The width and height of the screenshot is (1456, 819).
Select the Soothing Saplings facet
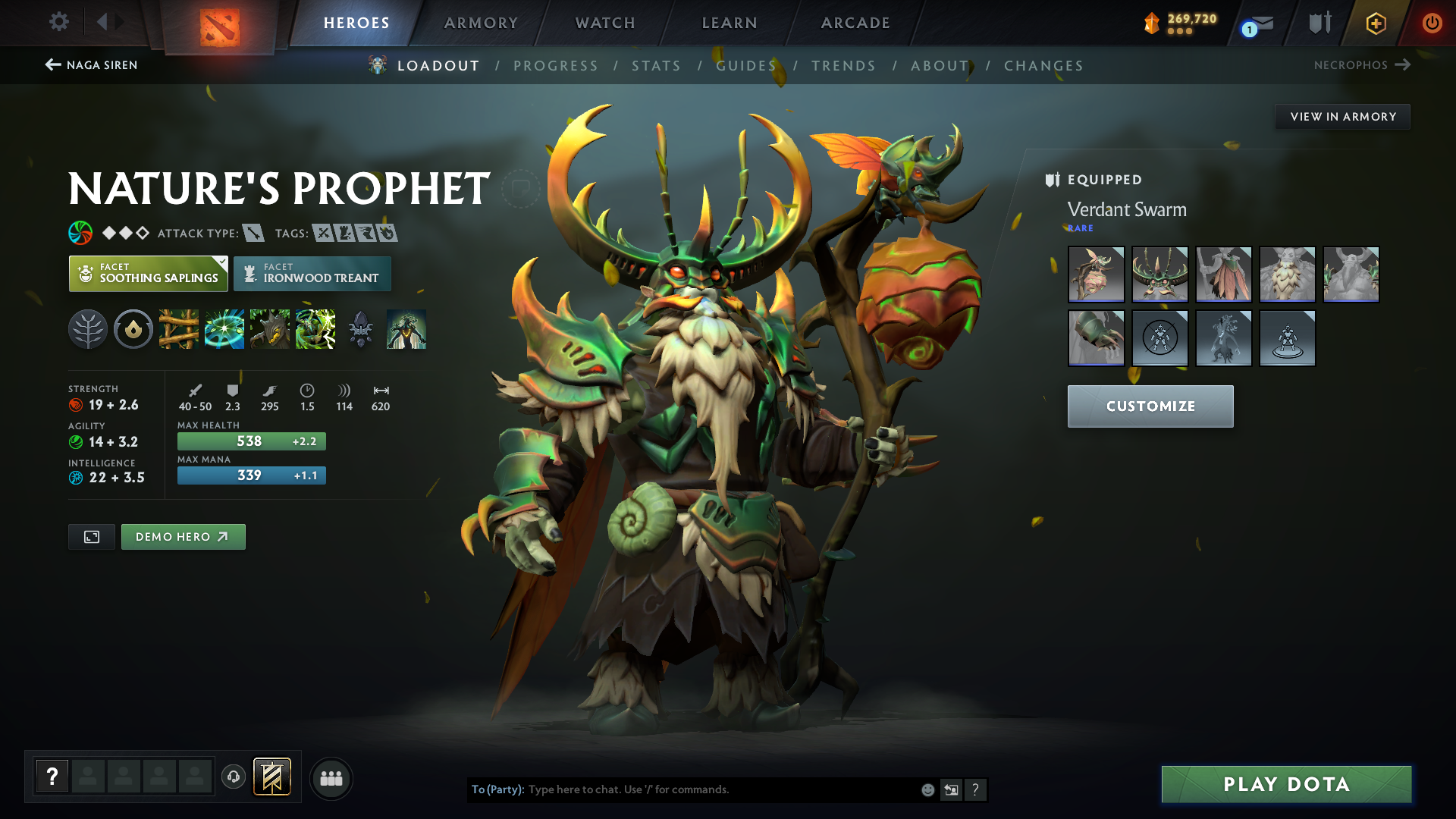pyautogui.click(x=148, y=274)
